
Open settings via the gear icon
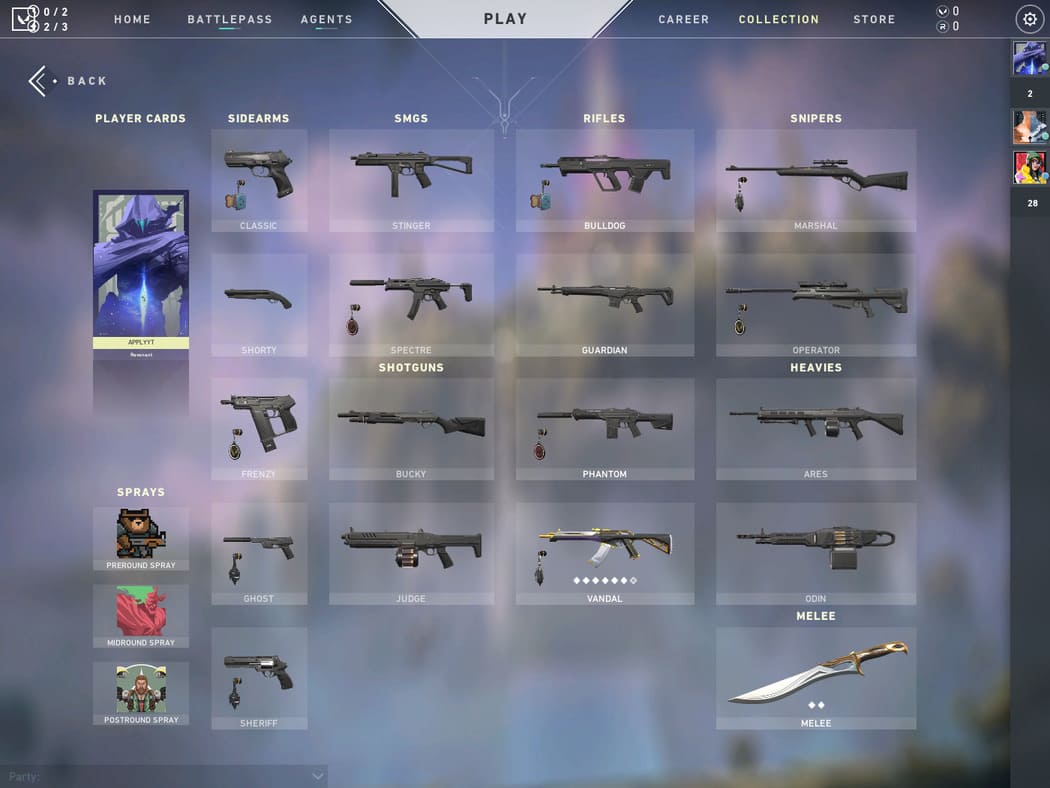(x=1030, y=19)
